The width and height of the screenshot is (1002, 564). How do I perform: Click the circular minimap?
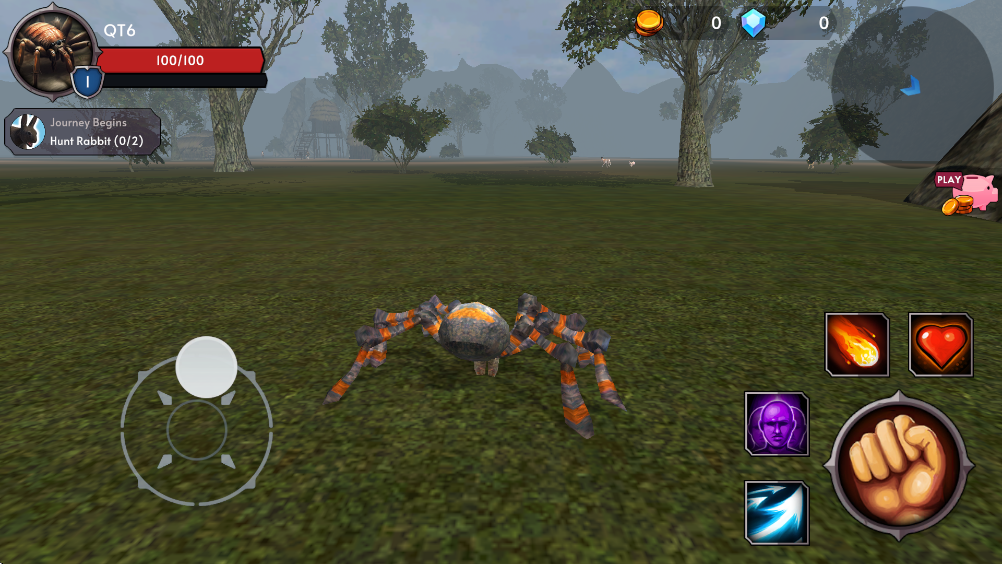tap(911, 86)
